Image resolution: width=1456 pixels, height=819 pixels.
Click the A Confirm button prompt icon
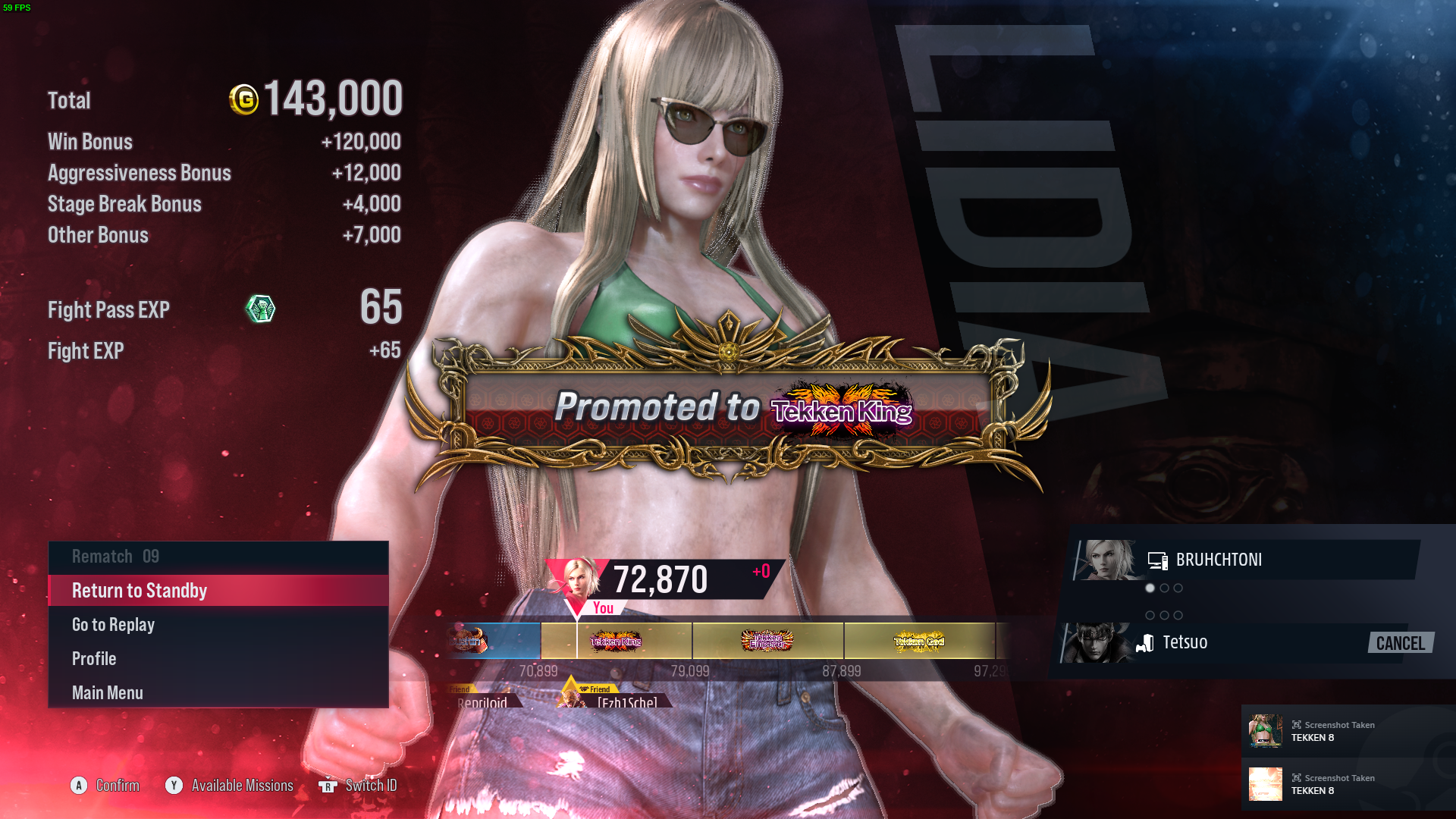point(79,786)
